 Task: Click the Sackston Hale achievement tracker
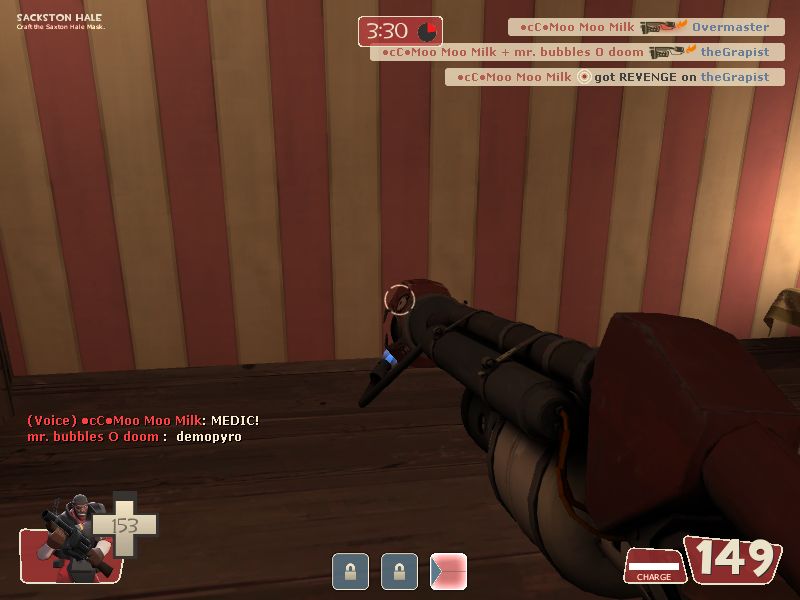click(60, 21)
